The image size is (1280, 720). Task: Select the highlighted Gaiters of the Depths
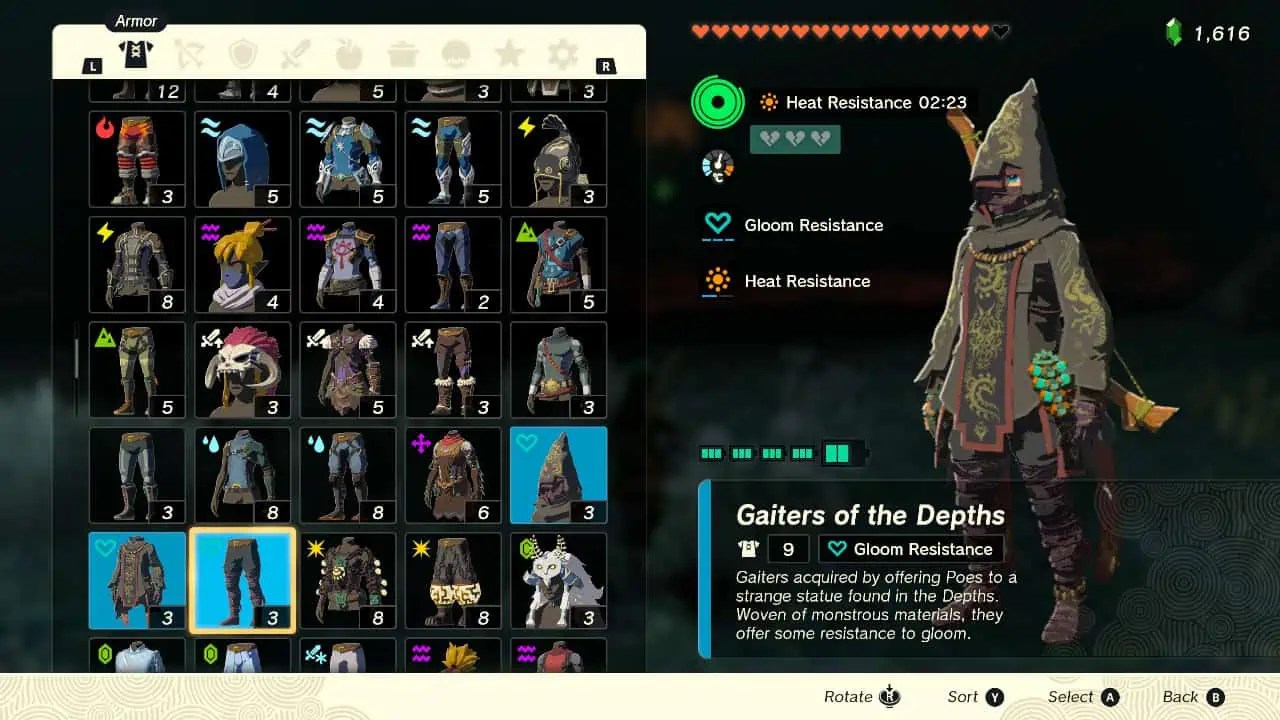tap(242, 580)
